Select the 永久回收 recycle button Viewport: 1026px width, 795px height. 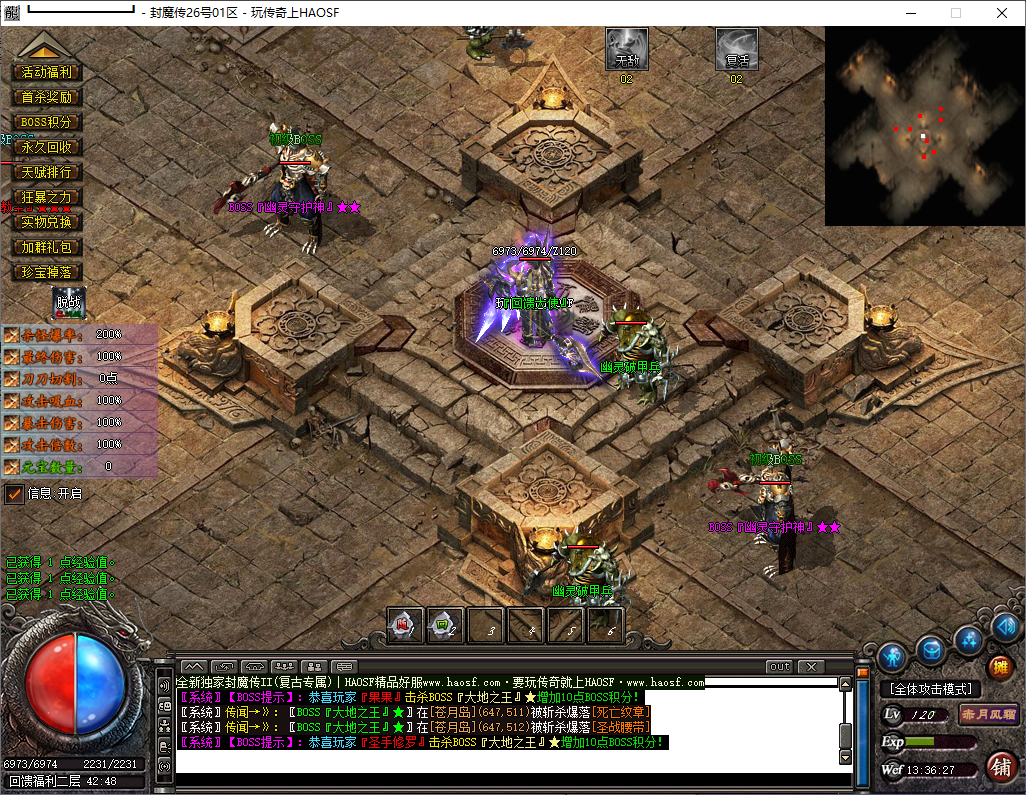point(46,147)
